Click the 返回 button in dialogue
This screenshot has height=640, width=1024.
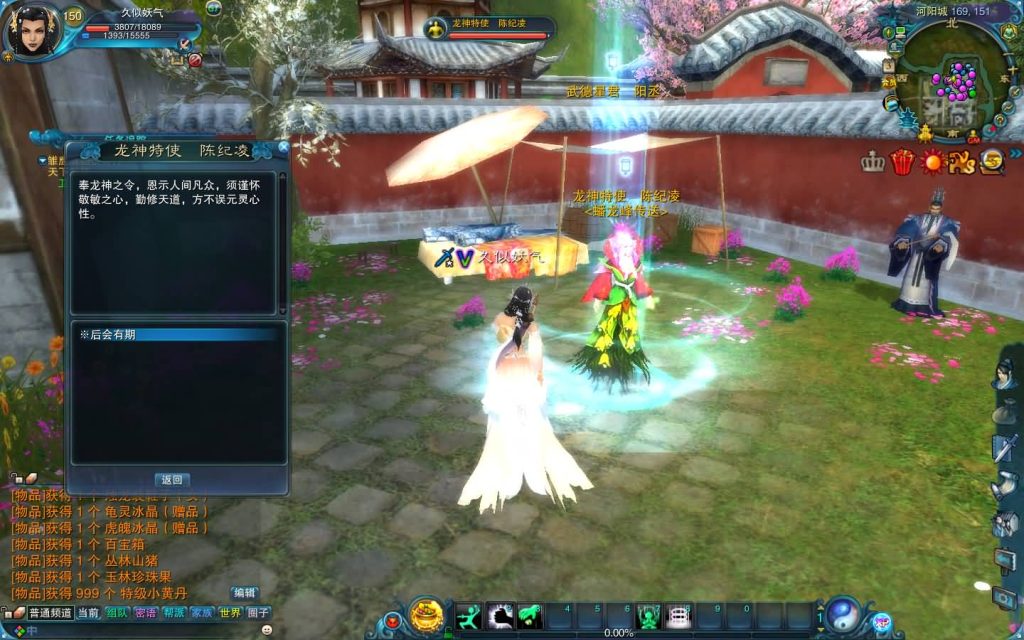(171, 480)
